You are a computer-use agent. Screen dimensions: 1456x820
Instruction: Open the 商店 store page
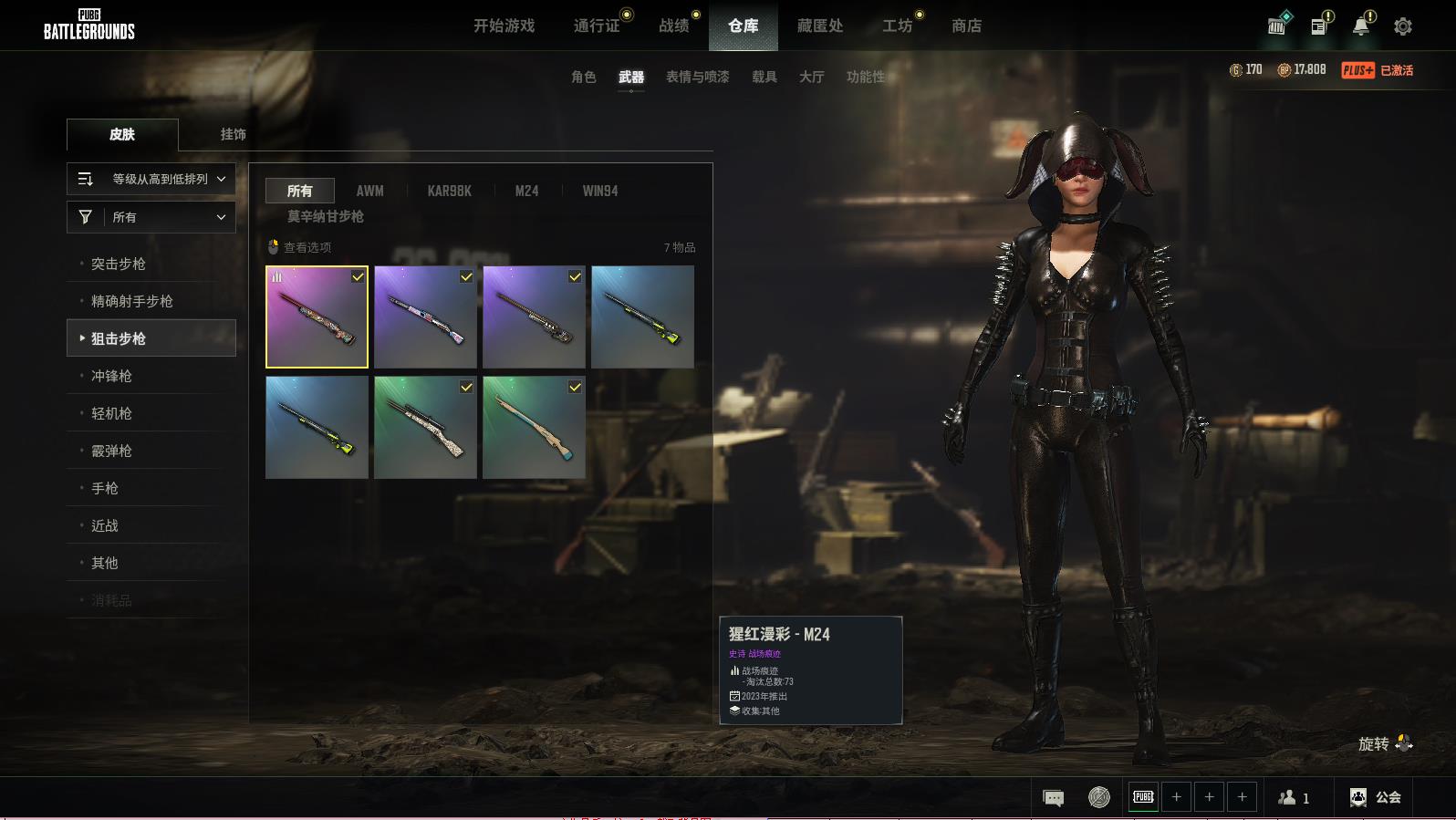(x=966, y=26)
